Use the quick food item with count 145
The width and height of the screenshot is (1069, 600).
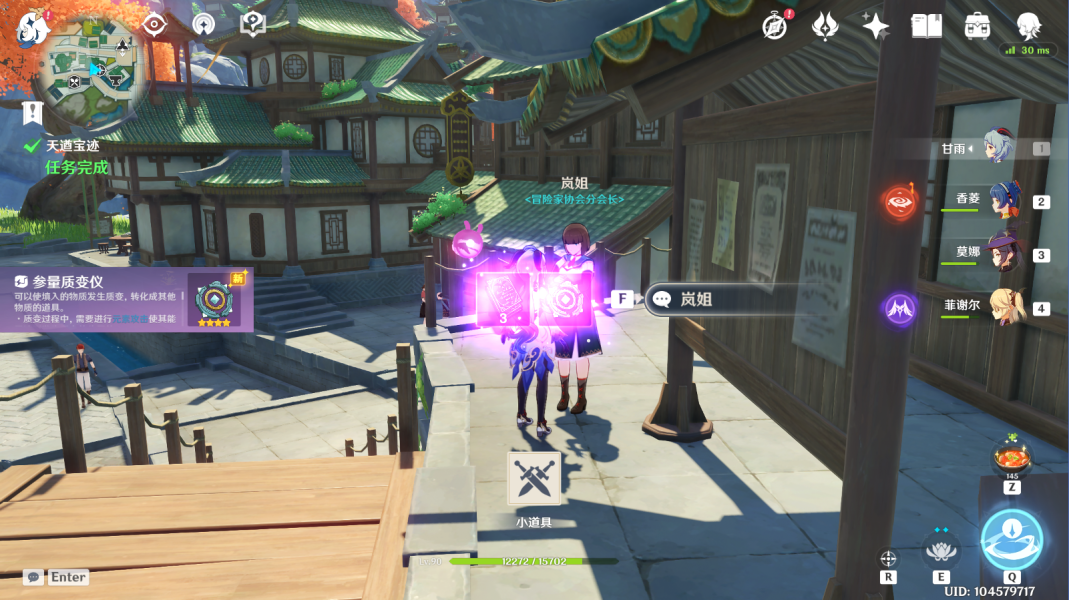click(x=1011, y=459)
